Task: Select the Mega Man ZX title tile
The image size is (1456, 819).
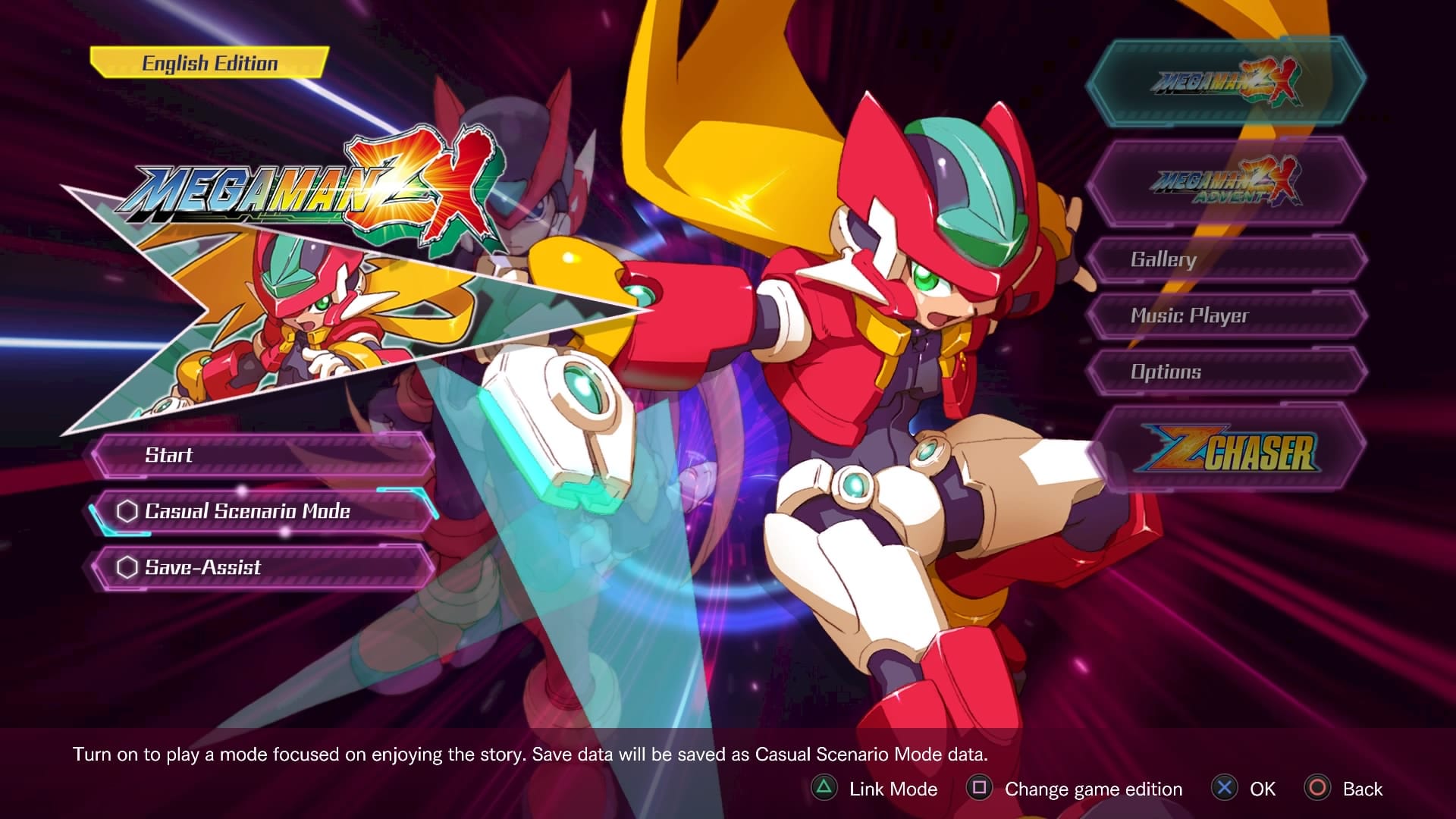Action: pos(1225,82)
